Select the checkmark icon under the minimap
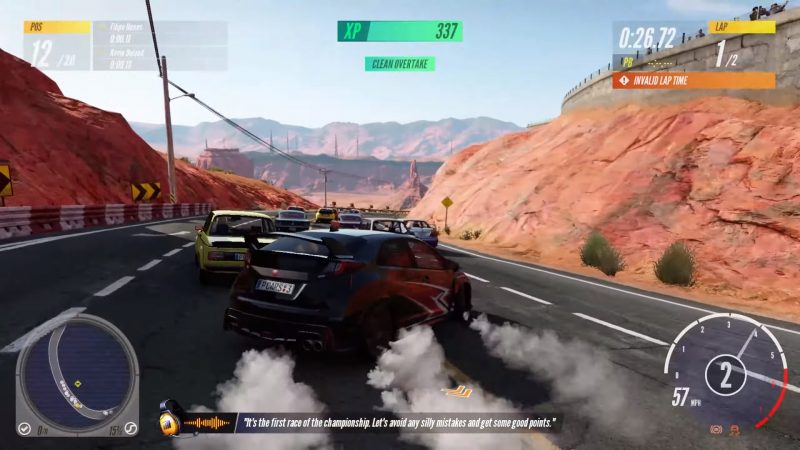The height and width of the screenshot is (450, 800). point(24,428)
